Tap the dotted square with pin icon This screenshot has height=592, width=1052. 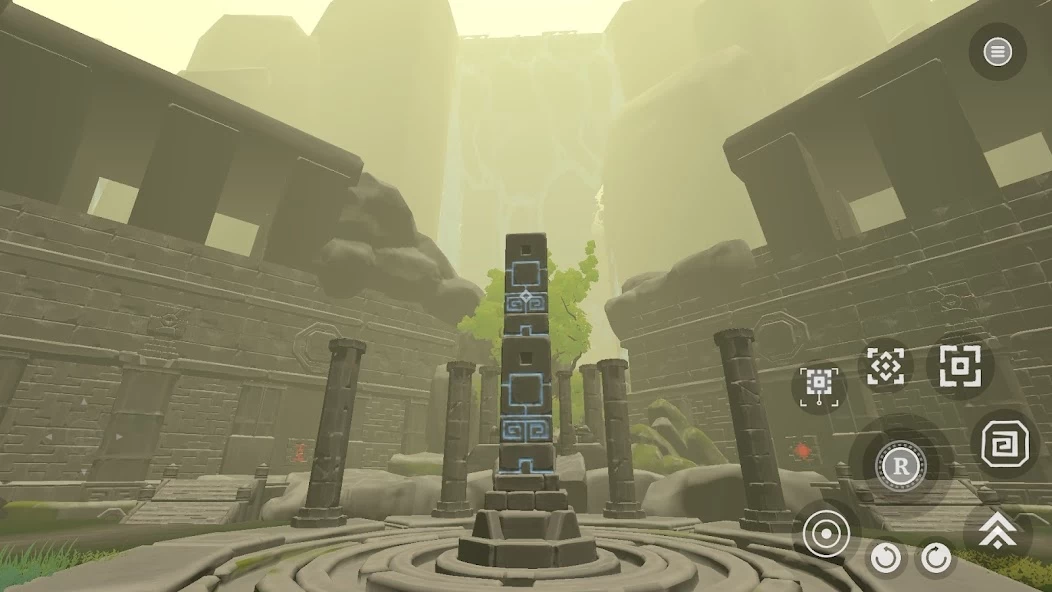point(819,384)
